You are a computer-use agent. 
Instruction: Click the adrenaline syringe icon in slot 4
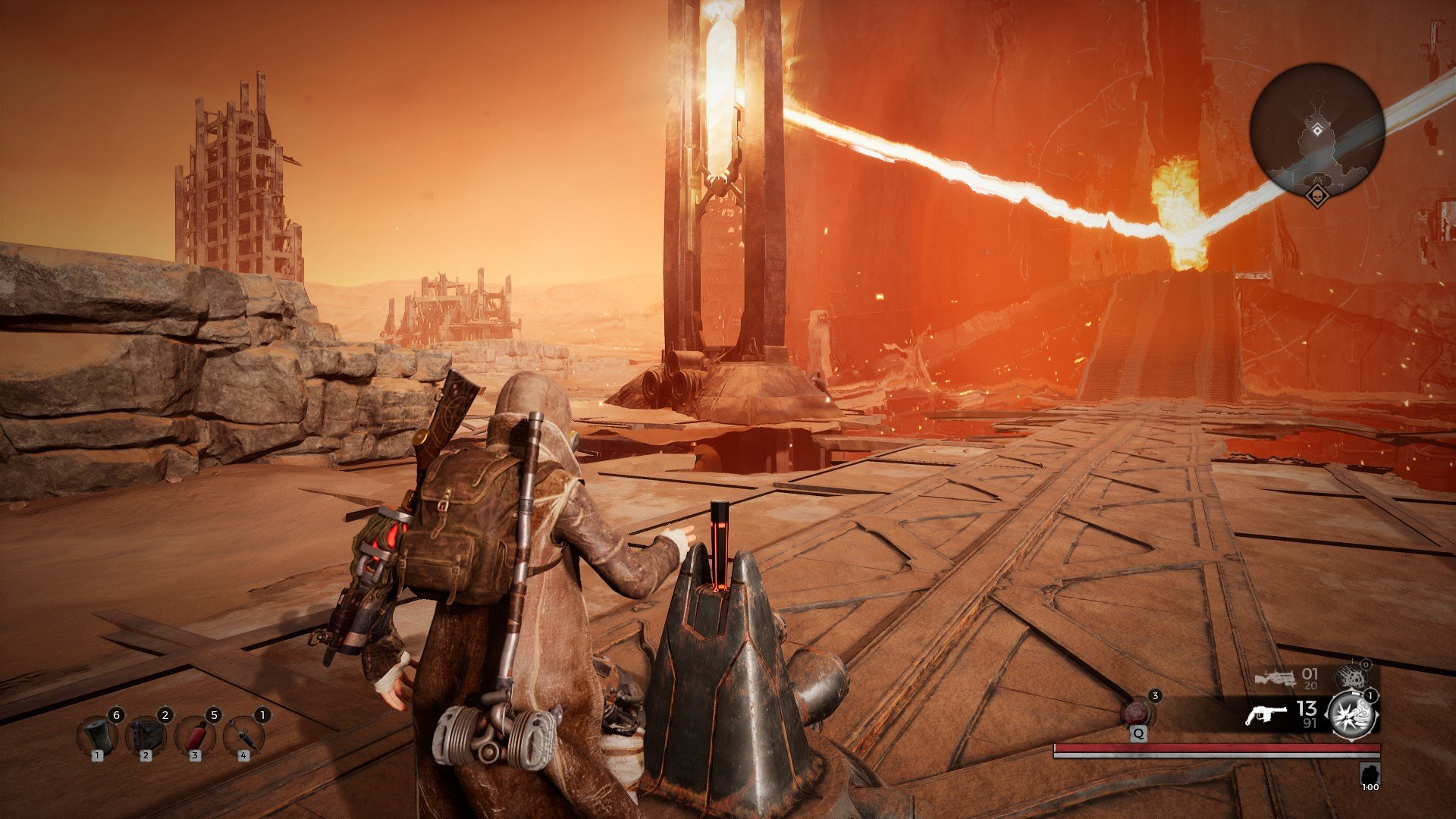(x=243, y=736)
